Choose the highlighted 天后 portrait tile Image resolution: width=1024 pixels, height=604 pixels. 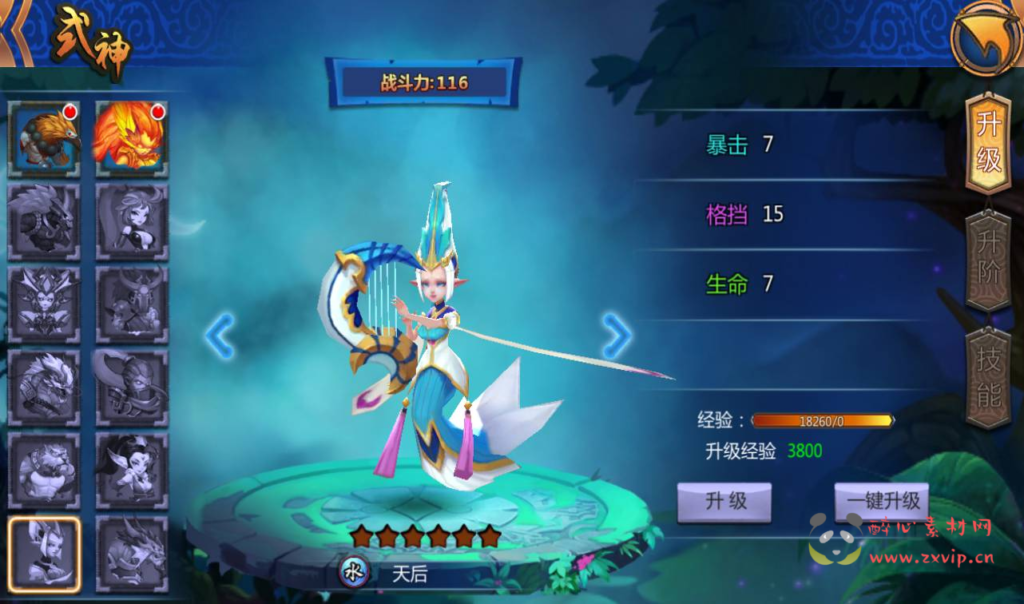click(44, 553)
